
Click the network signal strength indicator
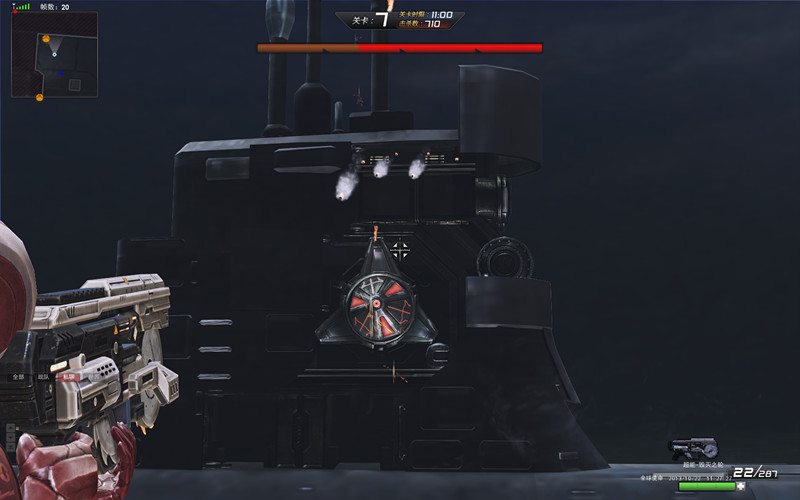21,6
